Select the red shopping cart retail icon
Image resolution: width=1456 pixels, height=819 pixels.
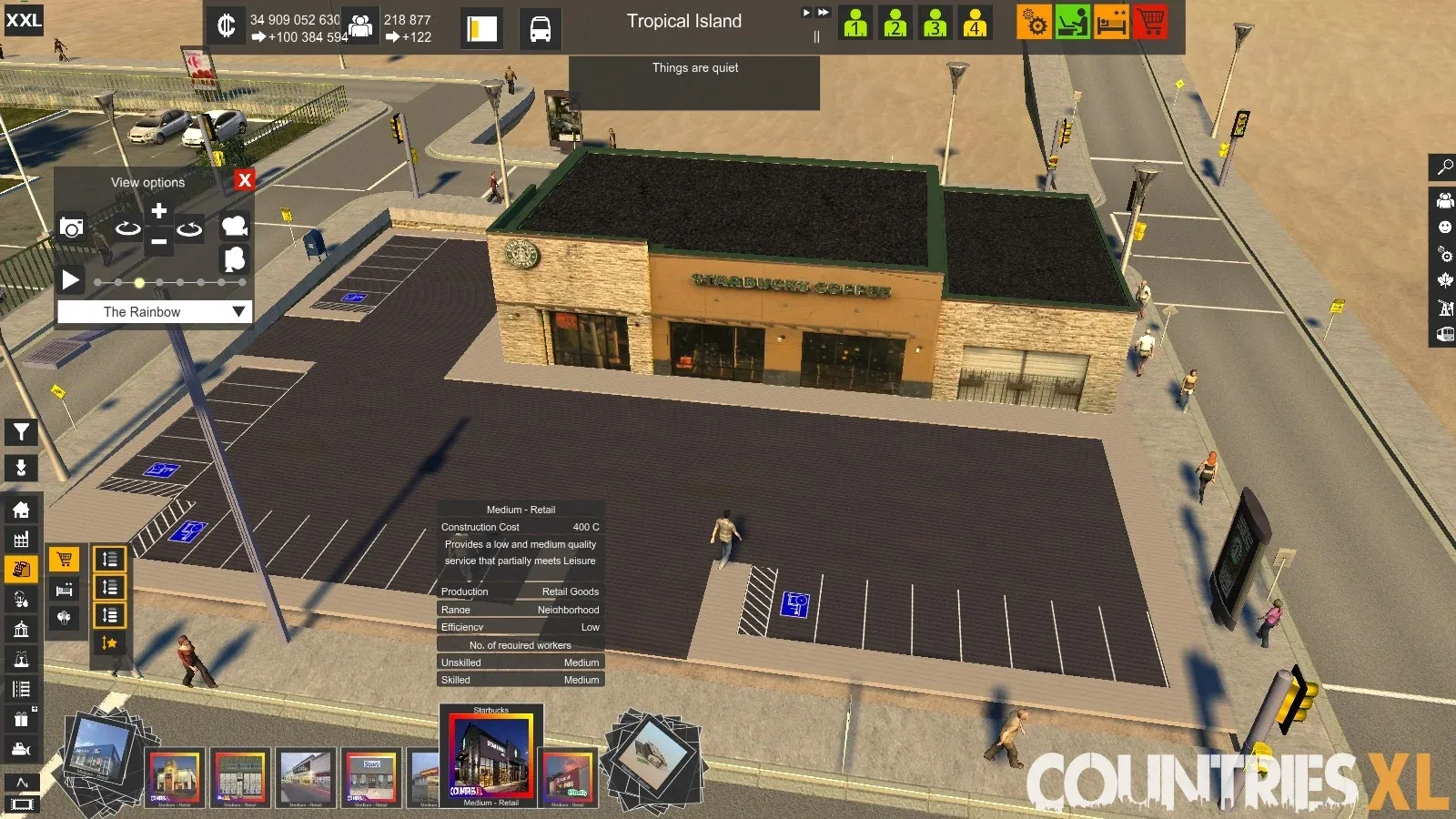1150,22
